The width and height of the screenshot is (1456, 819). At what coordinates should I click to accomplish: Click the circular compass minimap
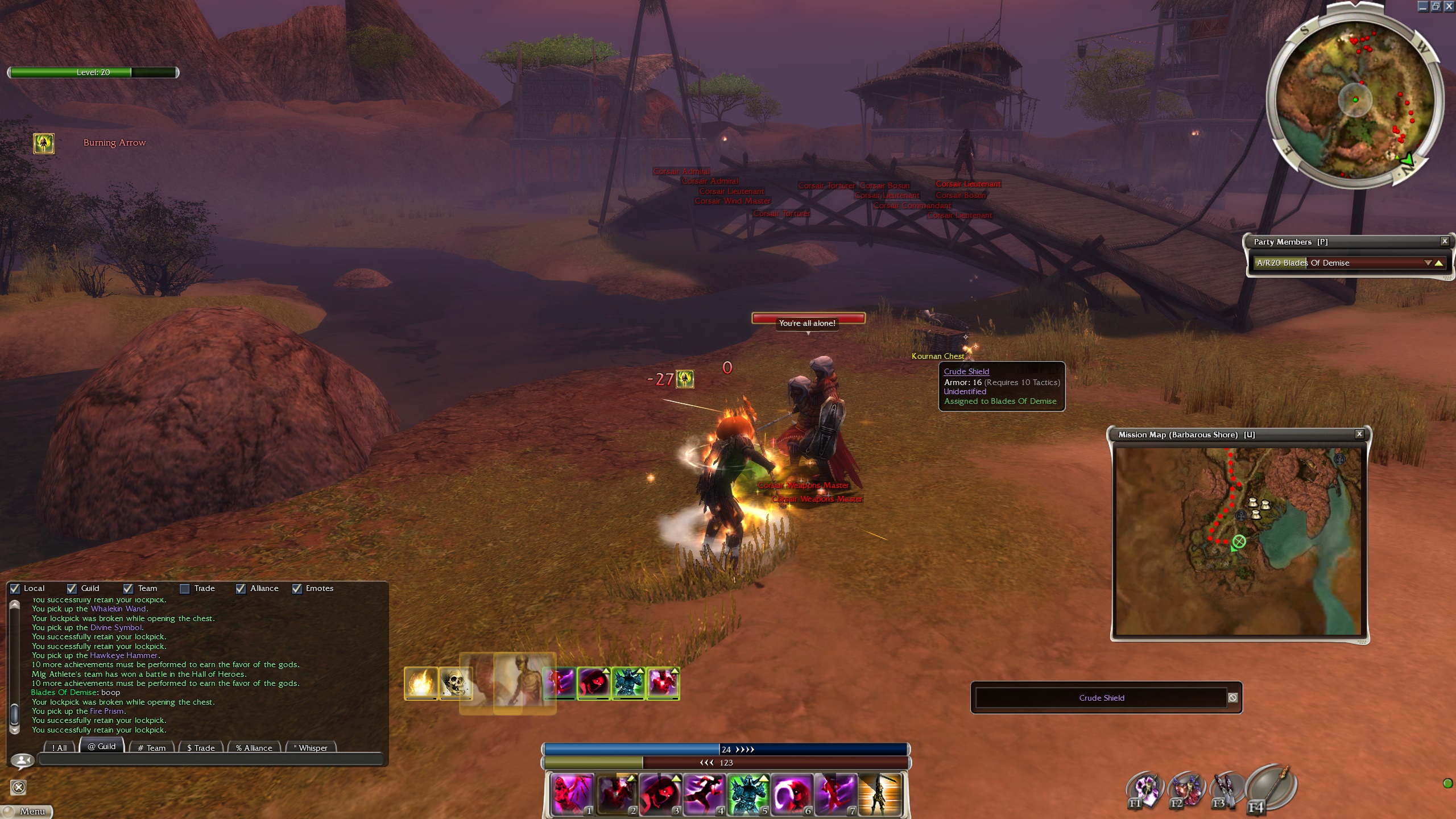point(1355,100)
